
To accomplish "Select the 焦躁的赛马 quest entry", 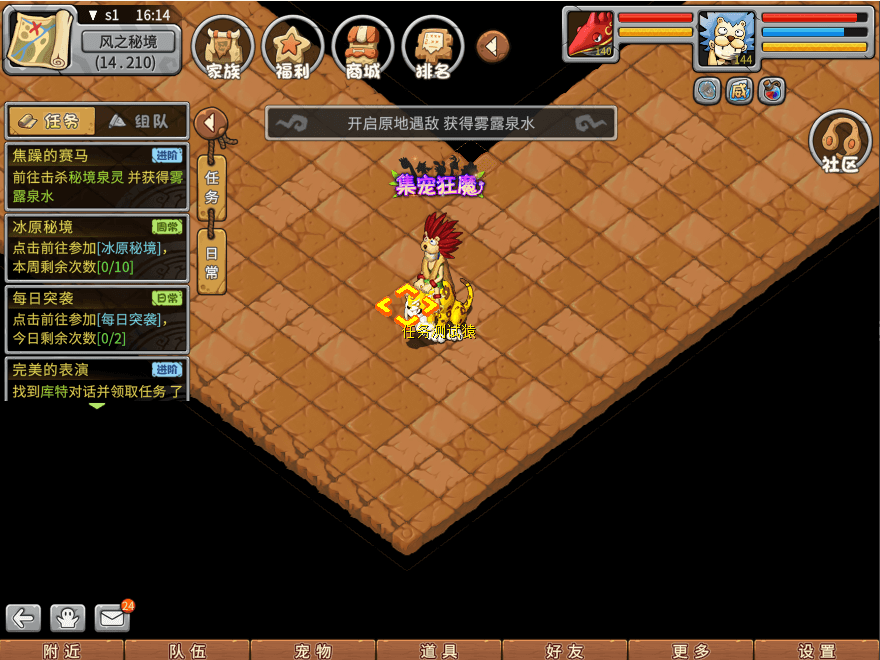I will (x=96, y=175).
